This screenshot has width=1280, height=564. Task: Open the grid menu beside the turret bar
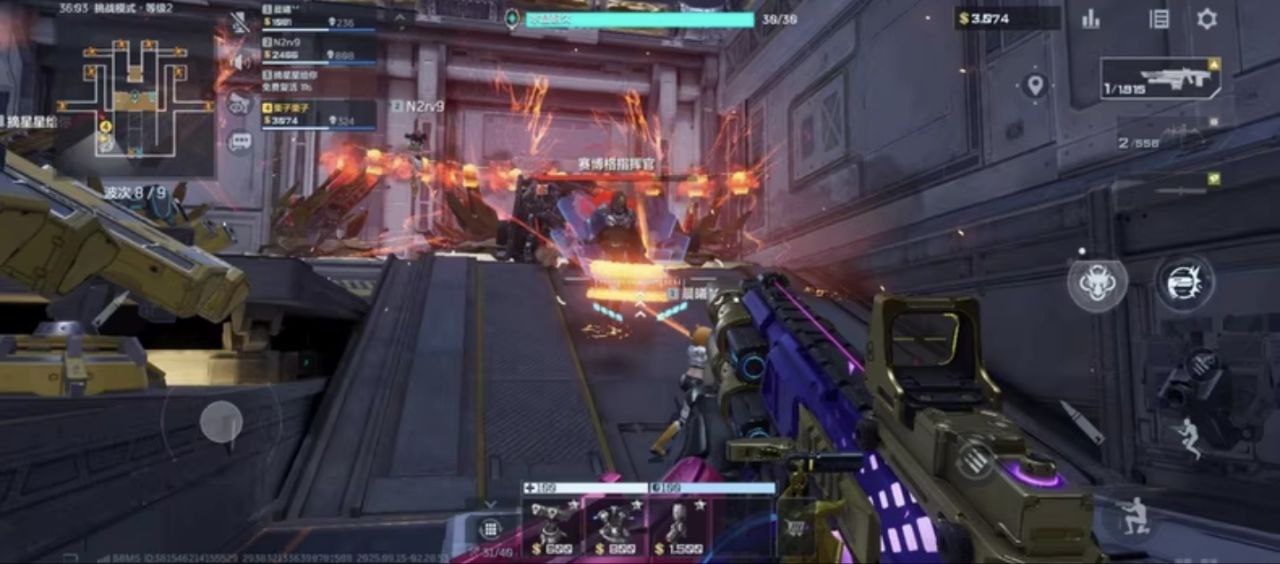point(490,528)
